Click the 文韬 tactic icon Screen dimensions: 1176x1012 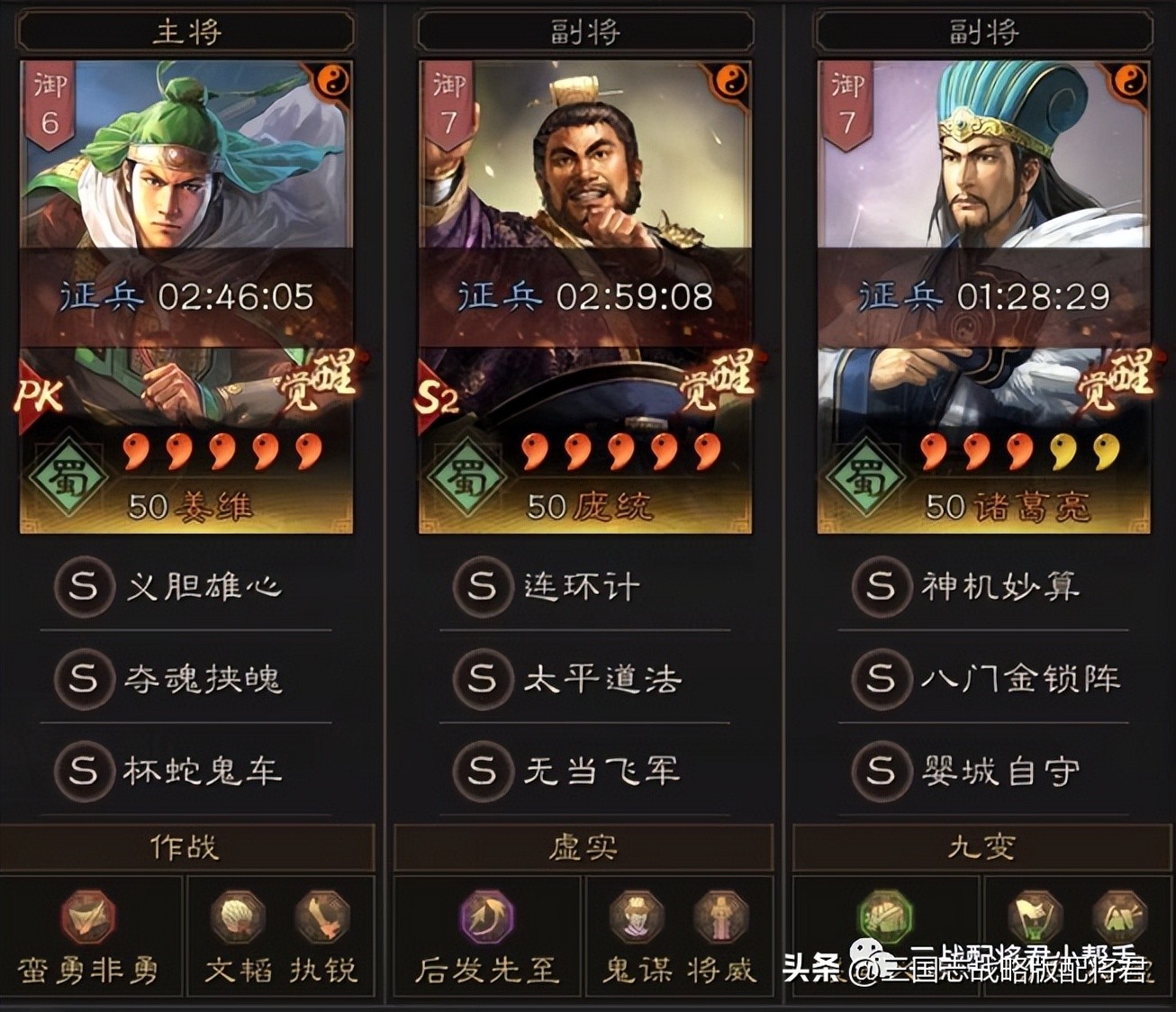coord(236,919)
